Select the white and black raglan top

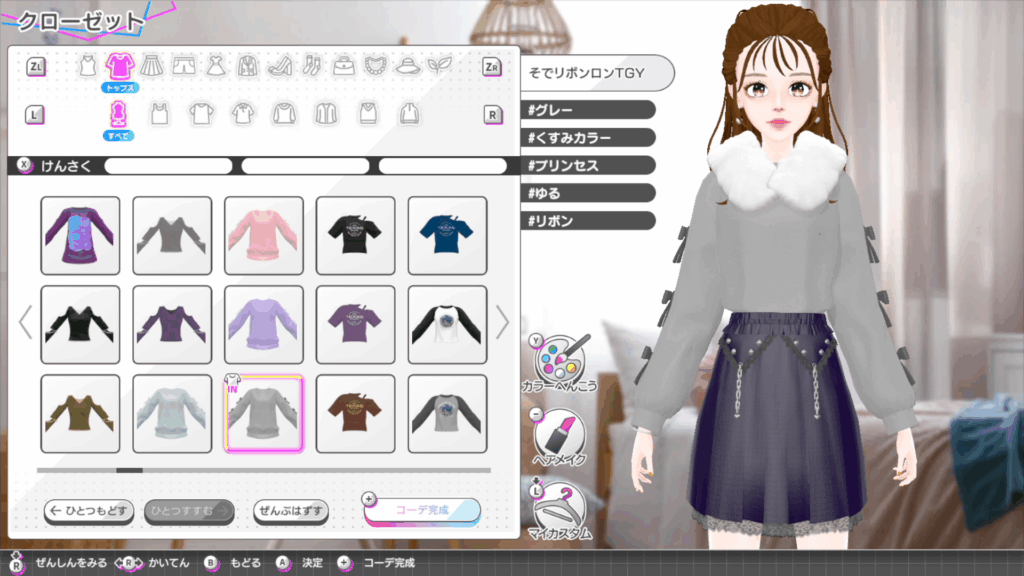click(x=447, y=324)
